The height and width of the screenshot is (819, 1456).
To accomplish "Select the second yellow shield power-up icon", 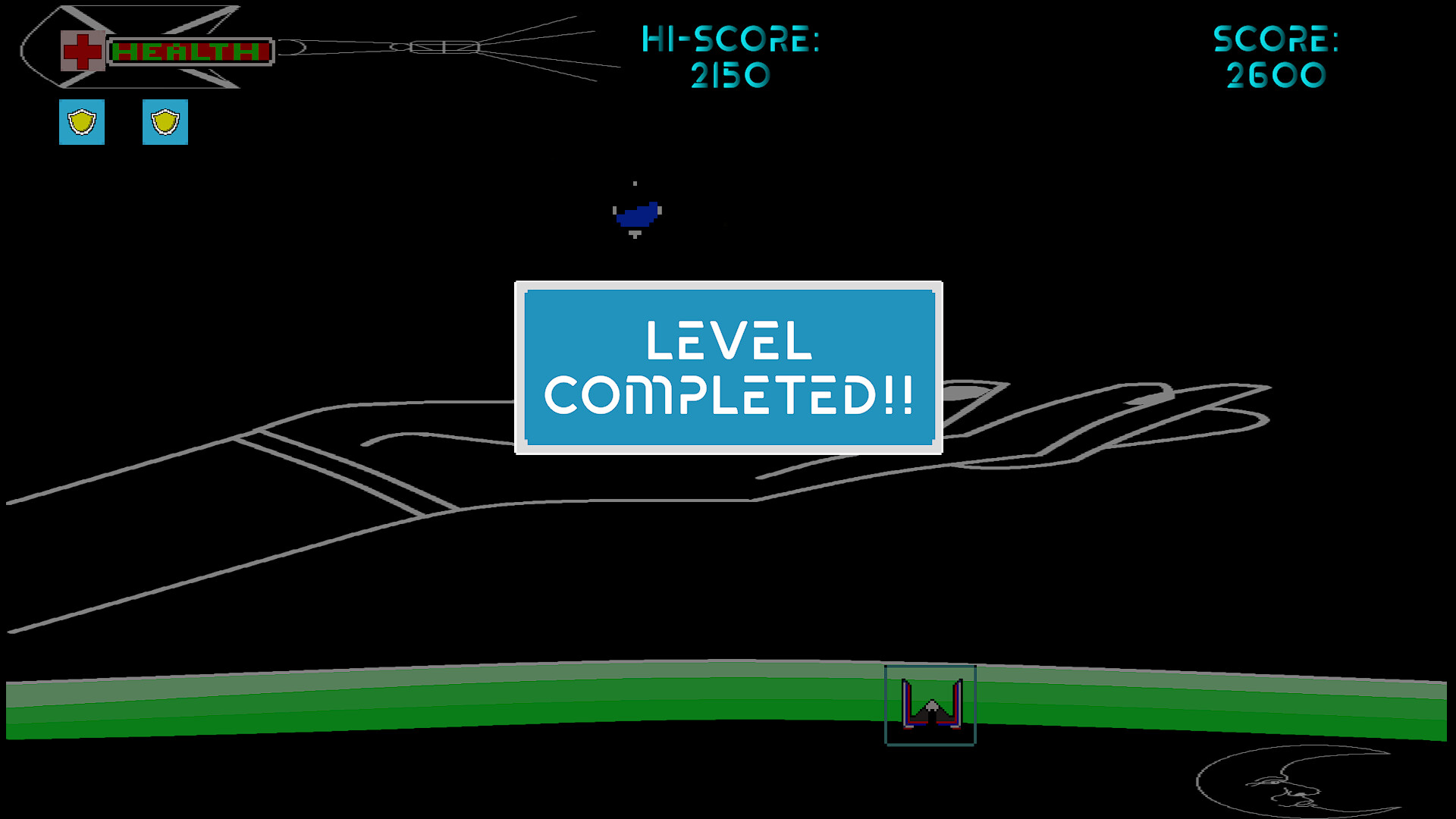I will tap(164, 122).
